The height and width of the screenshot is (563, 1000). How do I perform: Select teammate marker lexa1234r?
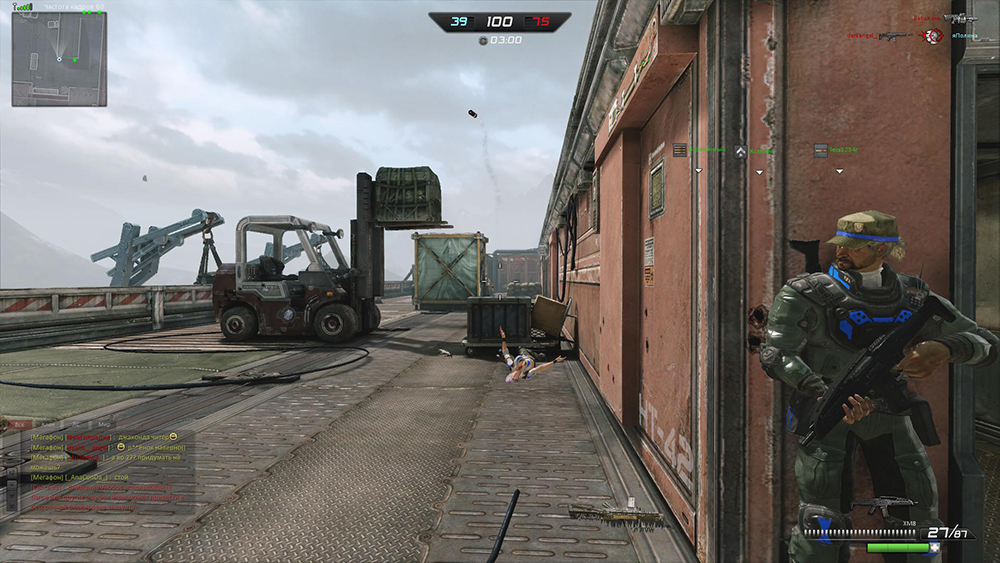click(838, 150)
